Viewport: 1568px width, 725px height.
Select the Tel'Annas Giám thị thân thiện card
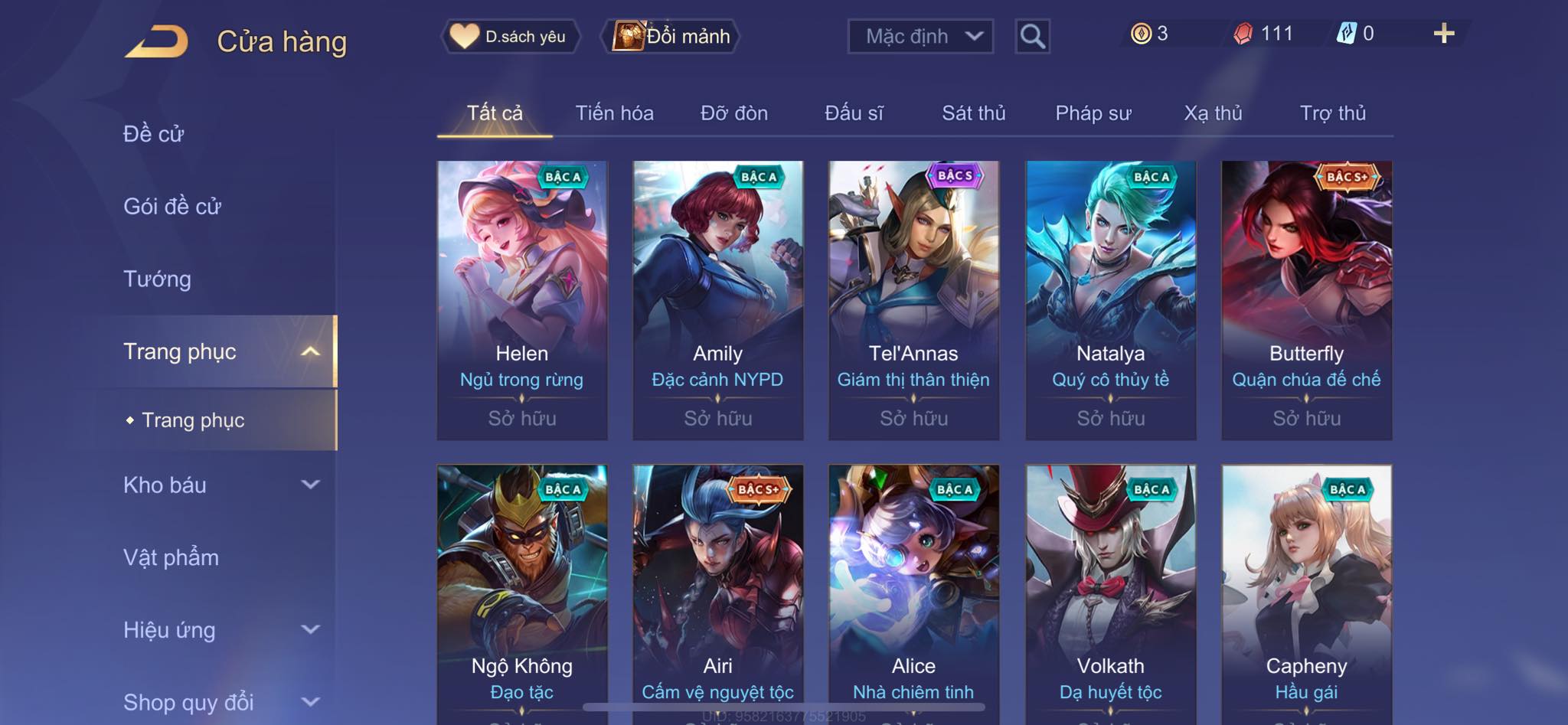coord(913,299)
